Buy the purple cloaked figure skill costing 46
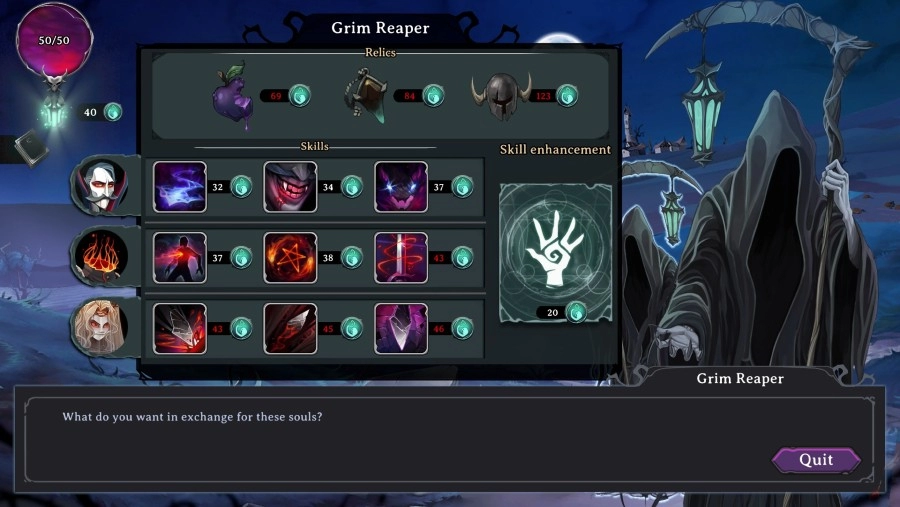 [401, 328]
